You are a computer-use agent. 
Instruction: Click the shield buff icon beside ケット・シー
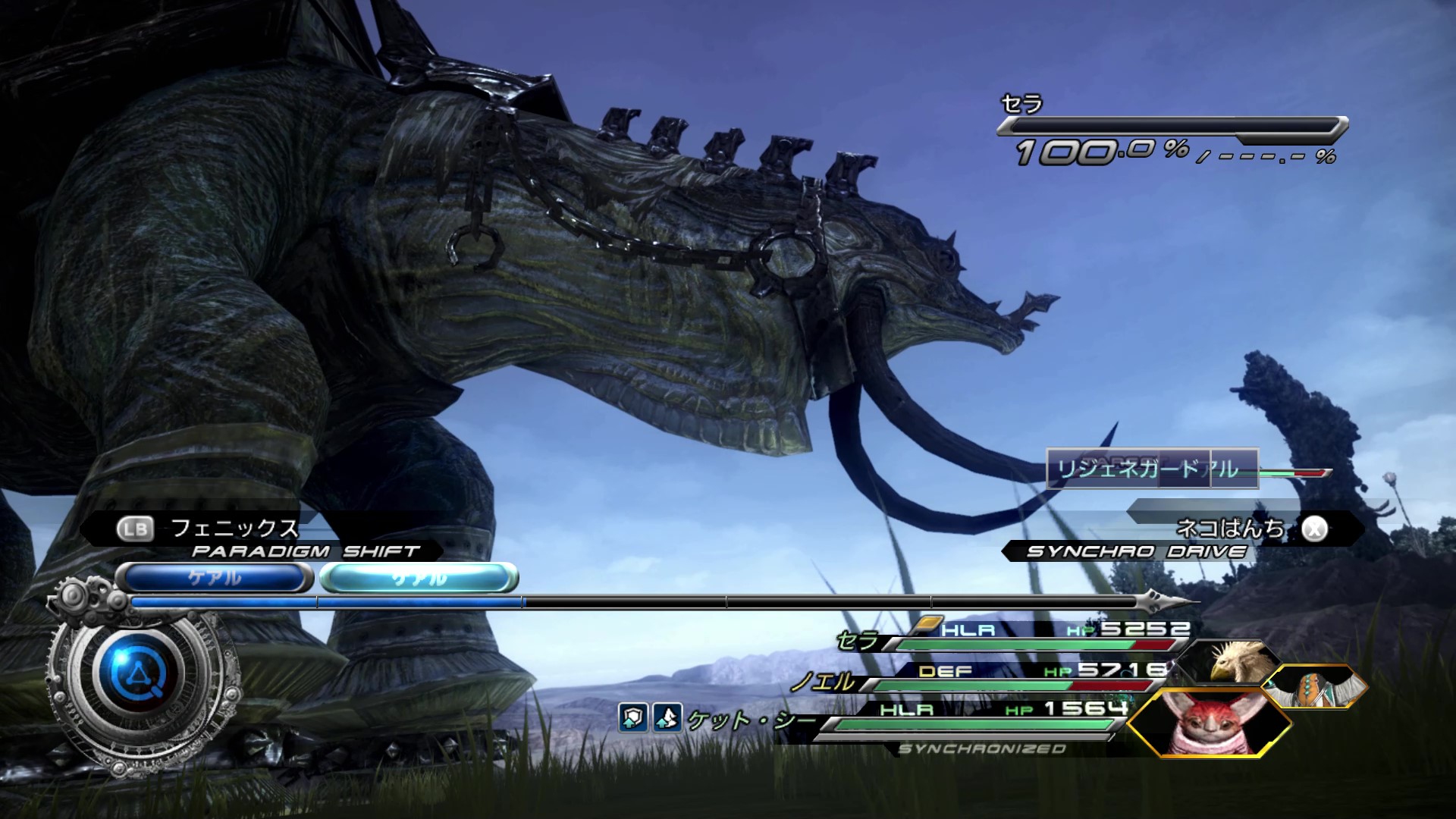(x=633, y=717)
